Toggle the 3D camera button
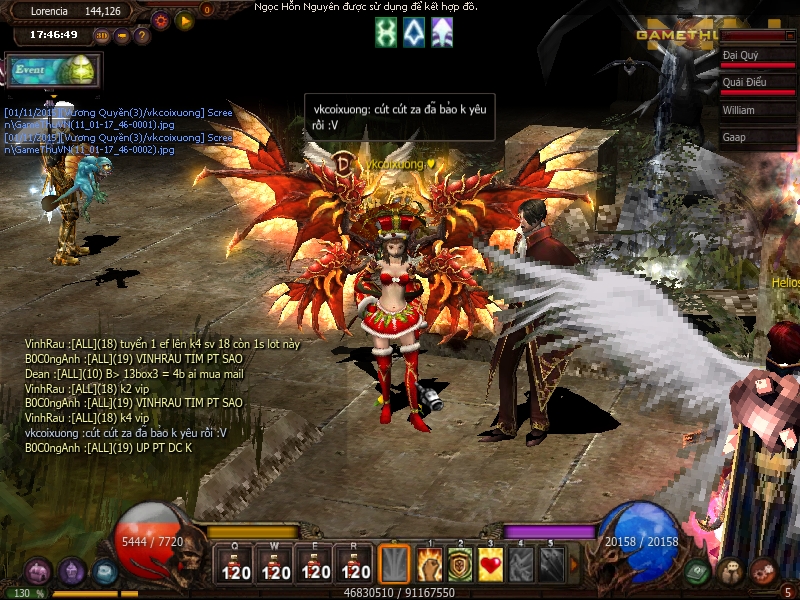 [103, 37]
